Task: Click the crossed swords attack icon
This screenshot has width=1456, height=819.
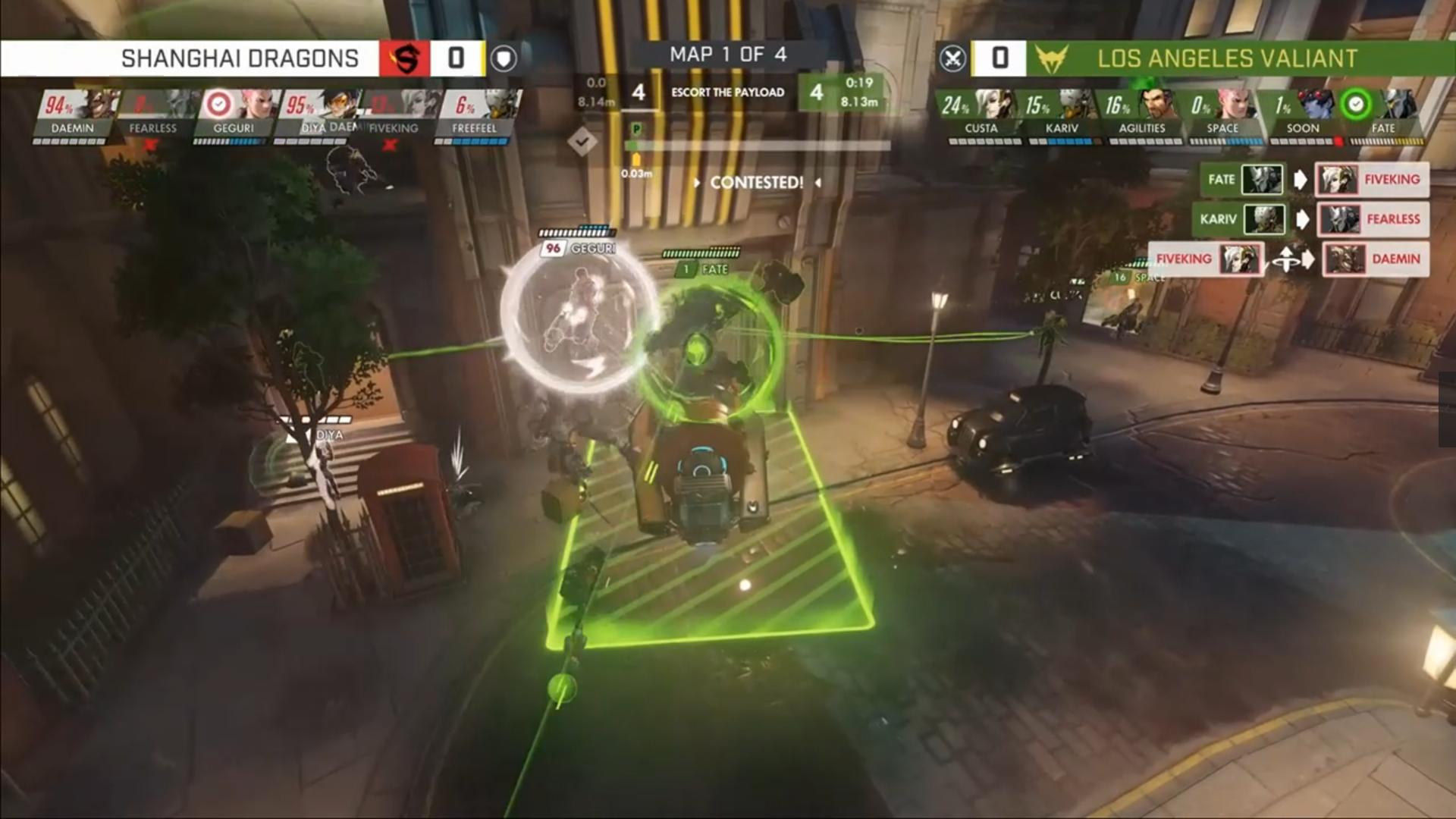Action: point(953,58)
